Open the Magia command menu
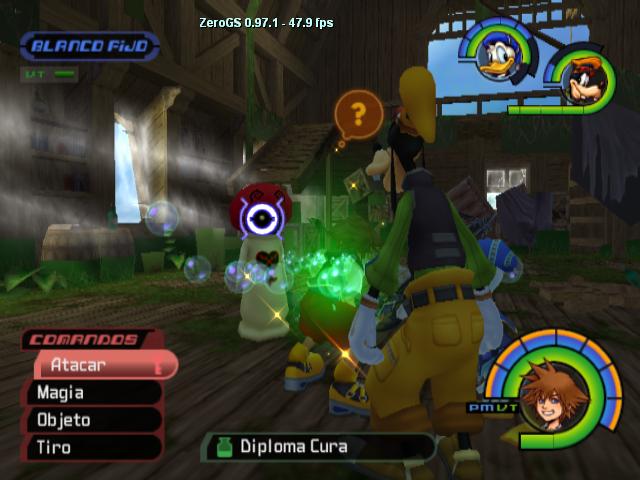The width and height of the screenshot is (640, 480). coord(95,393)
